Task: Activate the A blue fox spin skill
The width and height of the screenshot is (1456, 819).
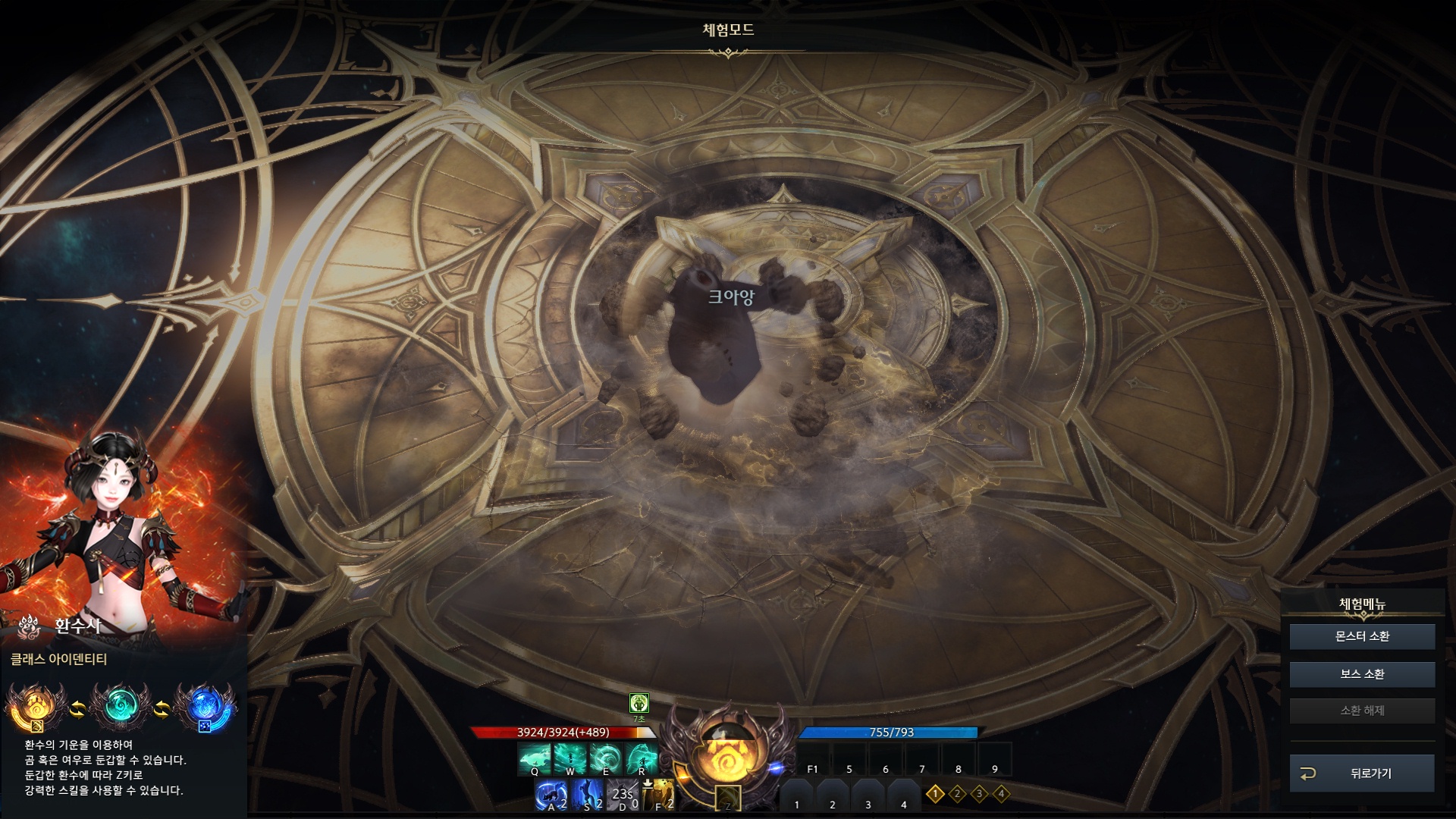Action: pos(551,795)
